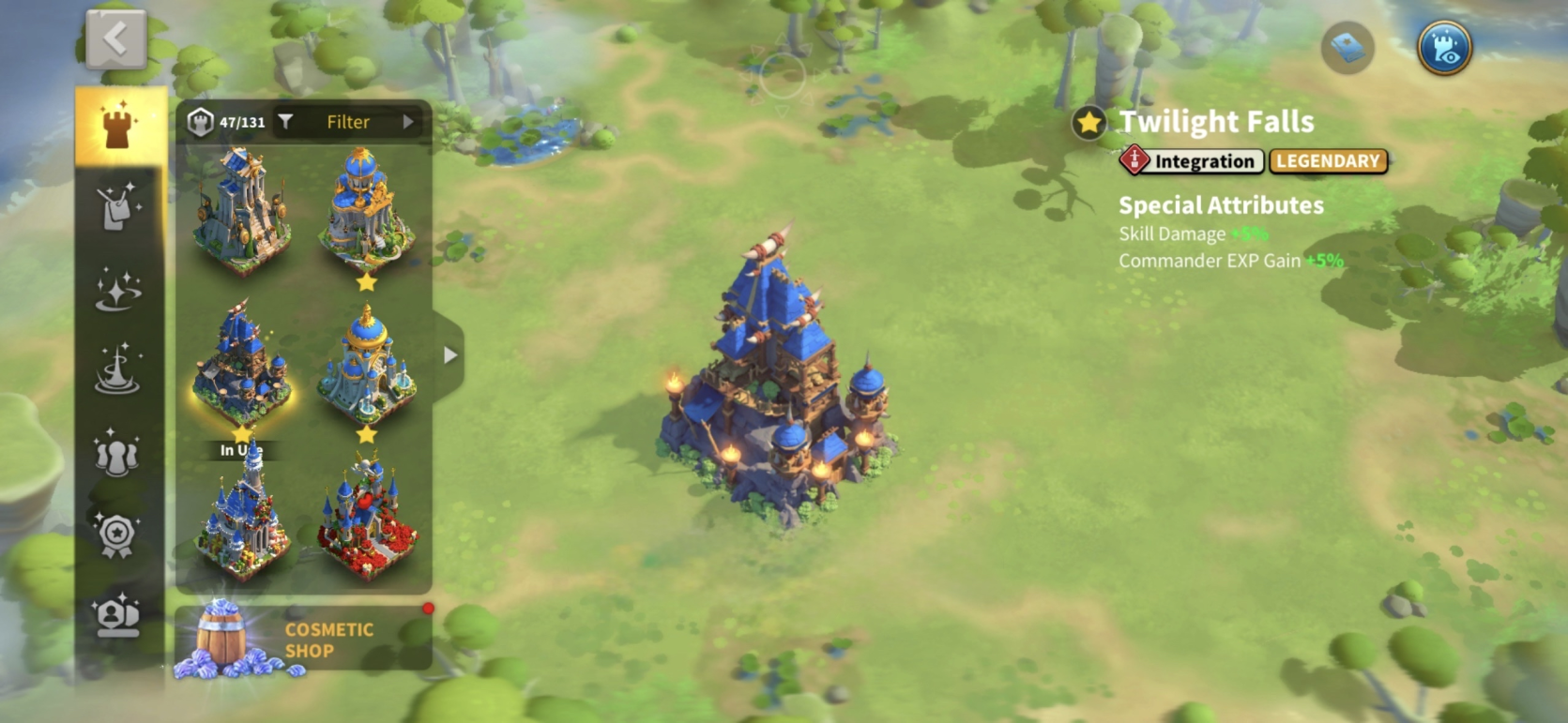Open the portrait frame category tab

pos(117,616)
